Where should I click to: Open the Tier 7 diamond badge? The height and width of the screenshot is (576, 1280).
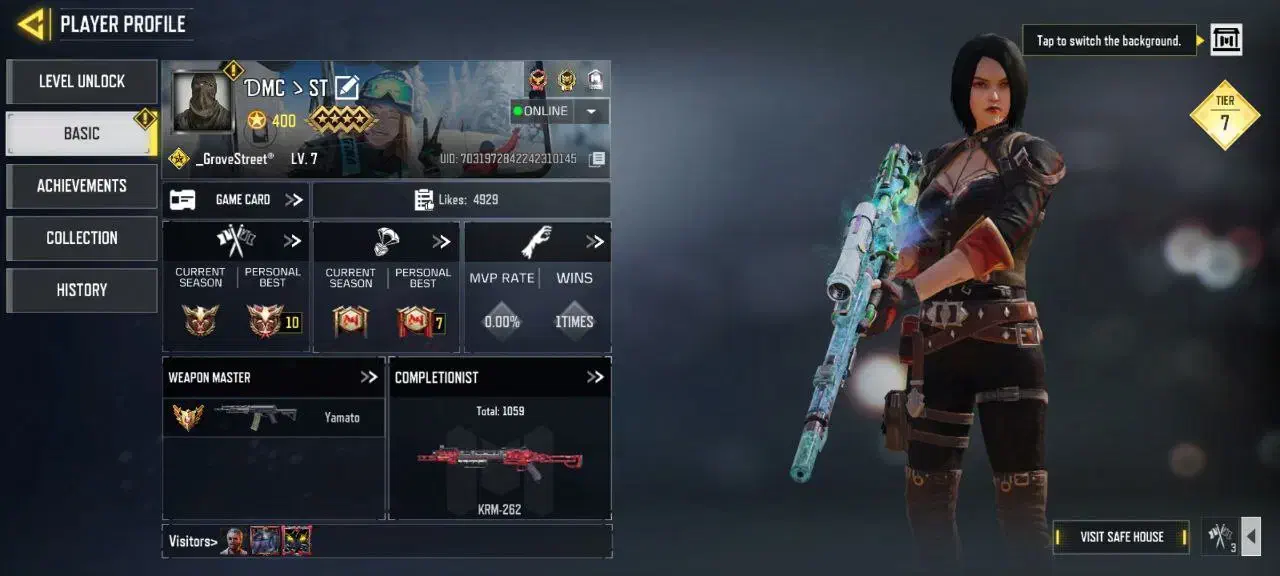point(1225,115)
